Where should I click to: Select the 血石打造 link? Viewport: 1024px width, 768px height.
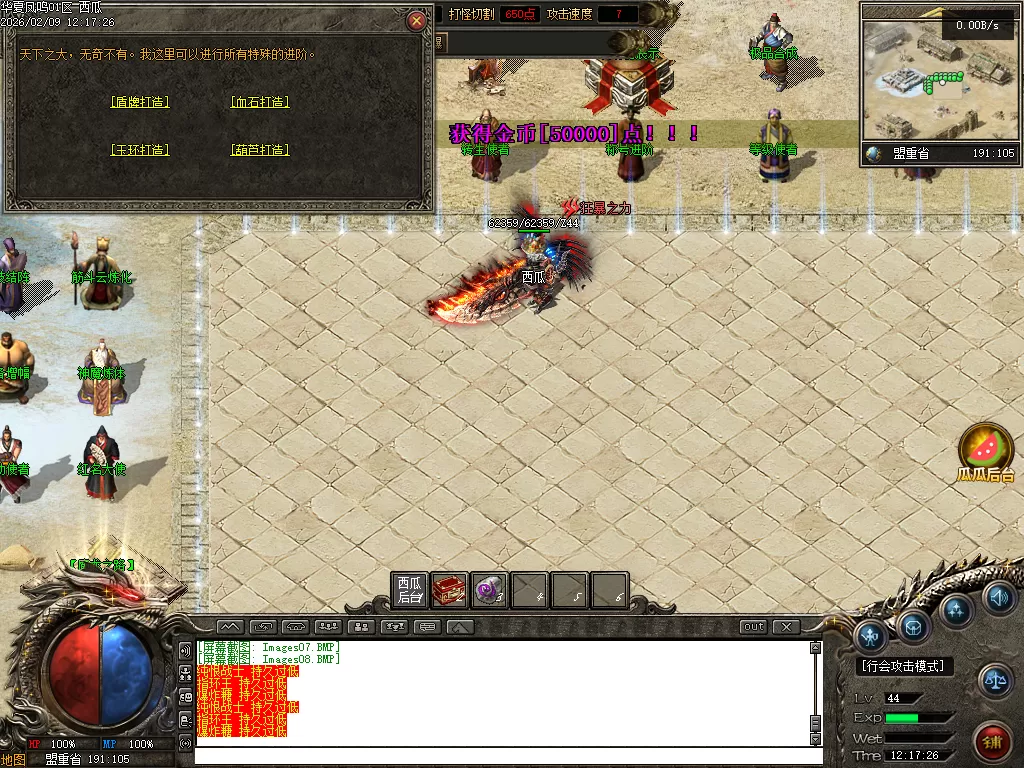(x=260, y=102)
